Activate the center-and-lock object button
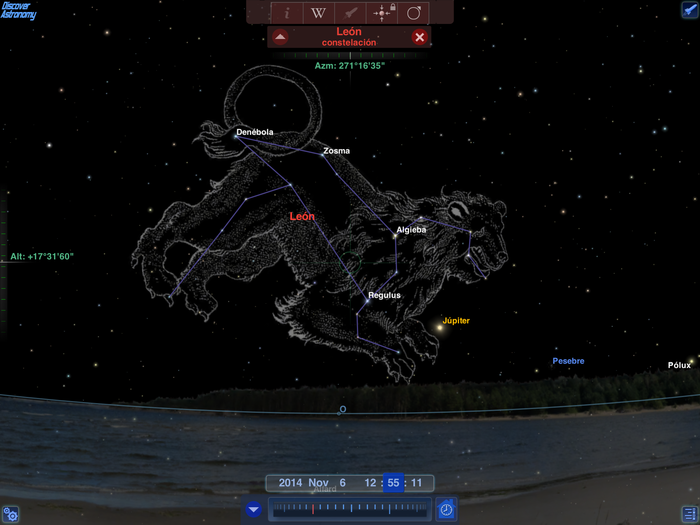This screenshot has height=525, width=700. 382,13
